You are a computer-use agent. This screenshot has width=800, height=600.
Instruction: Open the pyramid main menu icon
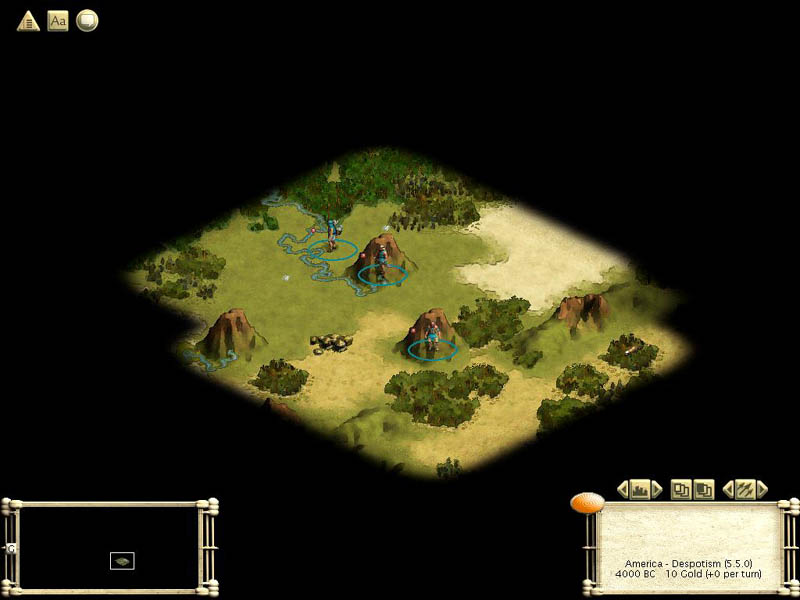pos(28,20)
